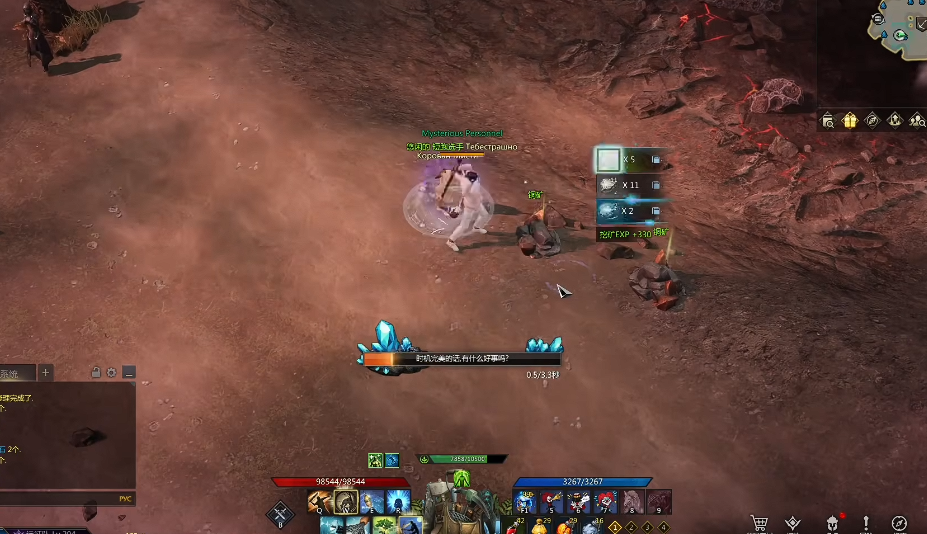
Task: Click the people search diamond icon
Action: (x=917, y=120)
